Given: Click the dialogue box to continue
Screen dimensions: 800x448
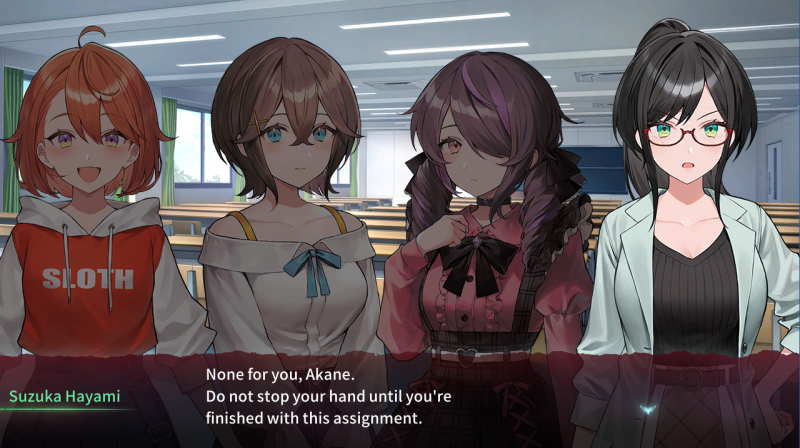Looking at the screenshot, I should 400,396.
